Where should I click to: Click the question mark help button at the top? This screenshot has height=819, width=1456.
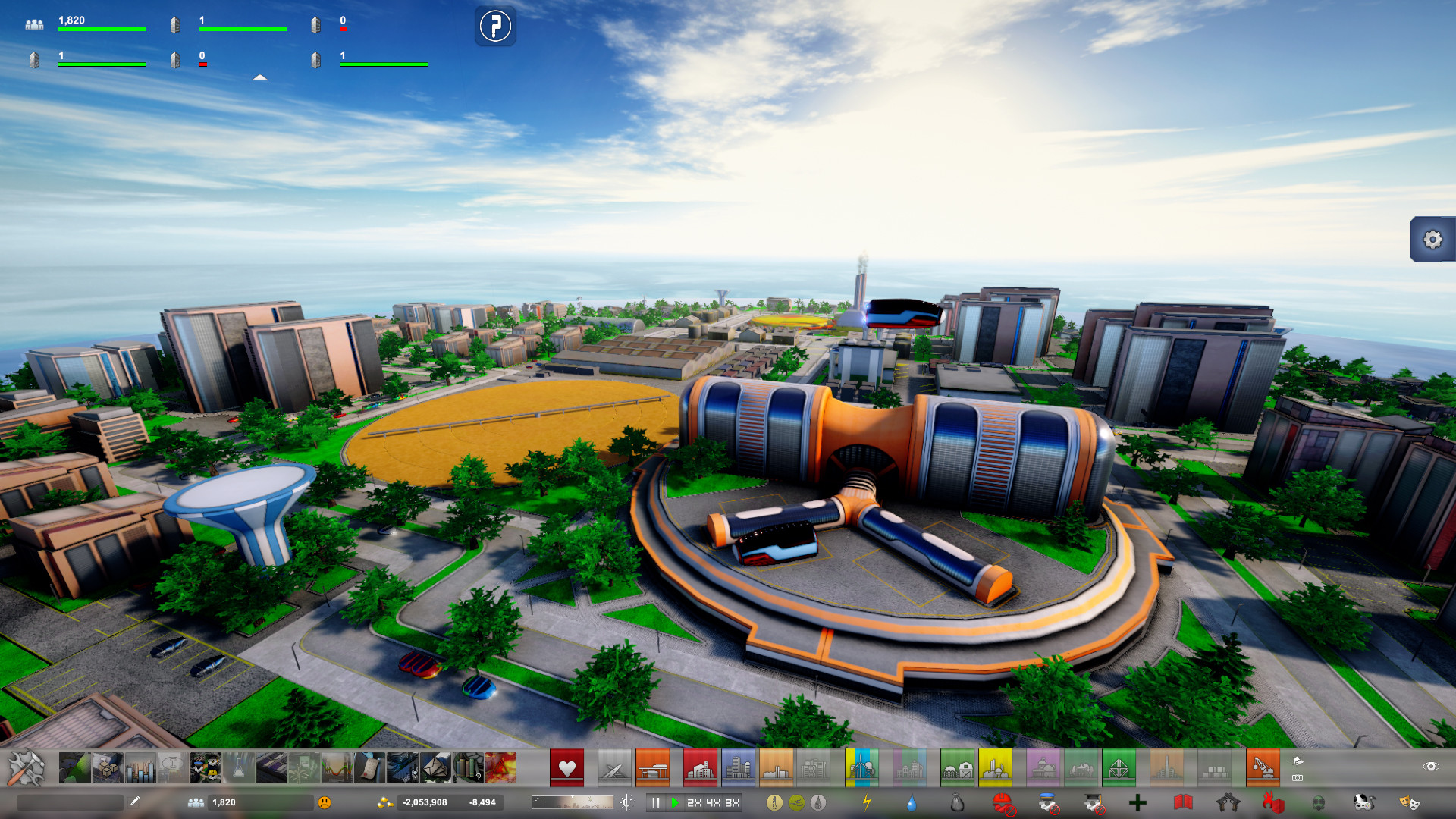tap(495, 27)
